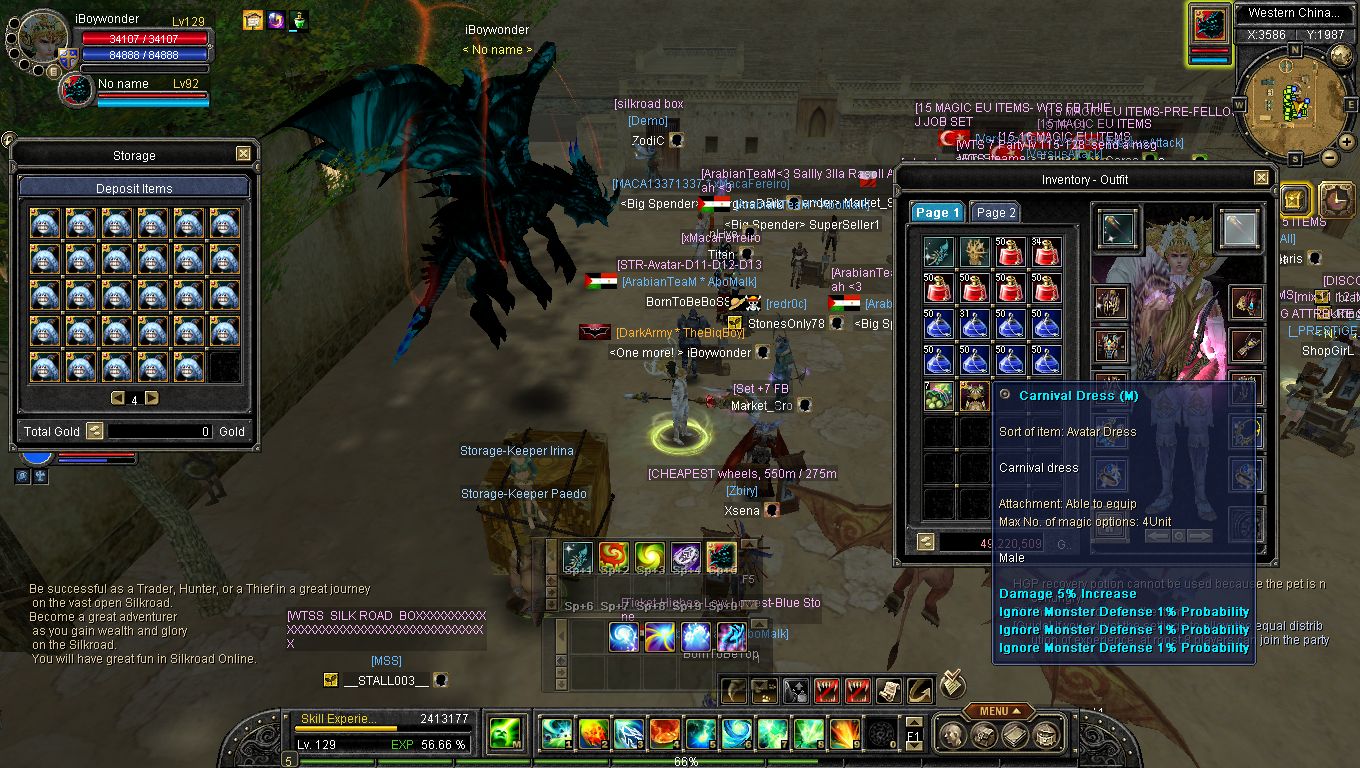
Task: Use the fire skill in hotbar slot 4
Action: point(664,734)
